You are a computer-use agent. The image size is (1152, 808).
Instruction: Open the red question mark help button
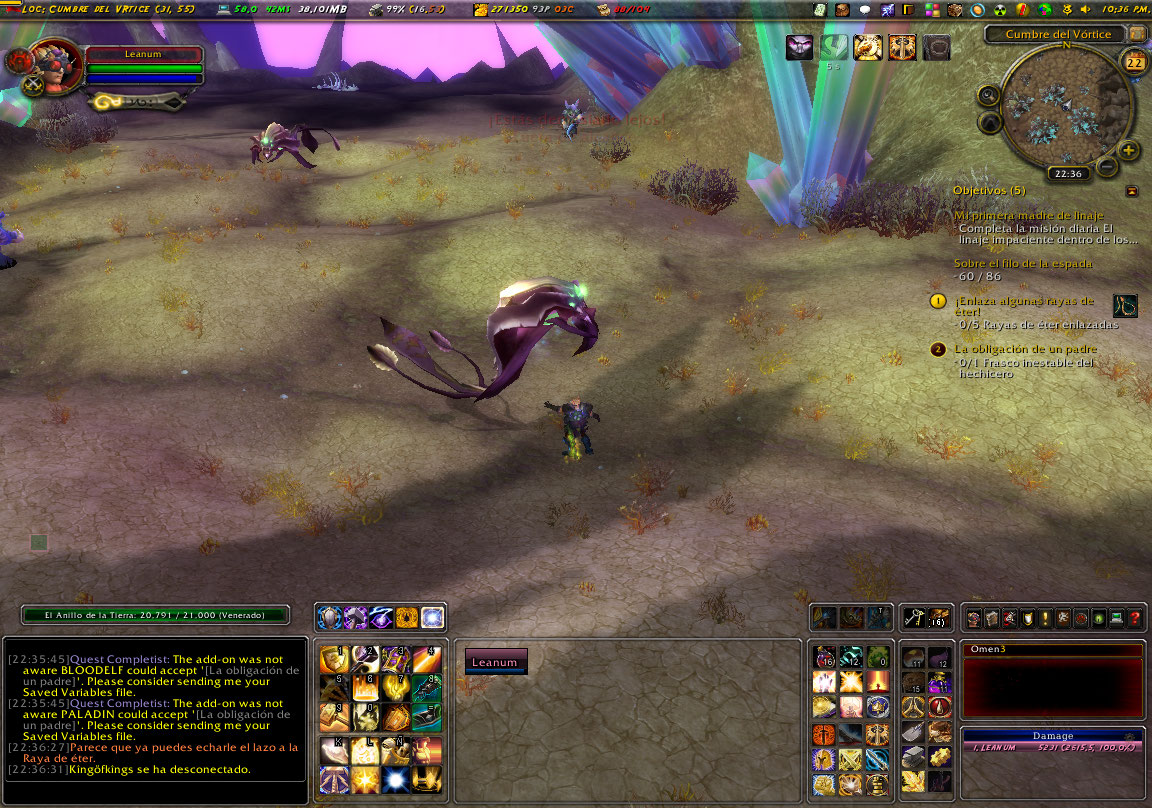coord(1135,618)
